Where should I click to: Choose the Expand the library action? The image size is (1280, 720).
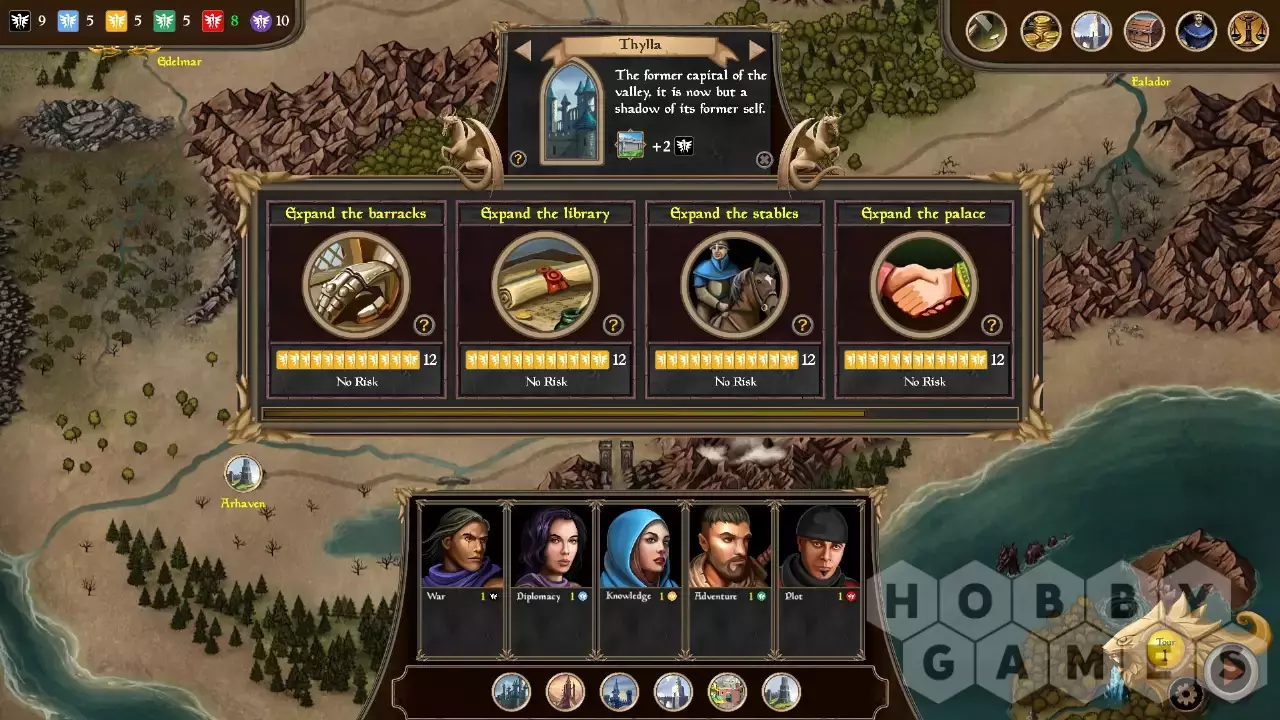(x=545, y=285)
